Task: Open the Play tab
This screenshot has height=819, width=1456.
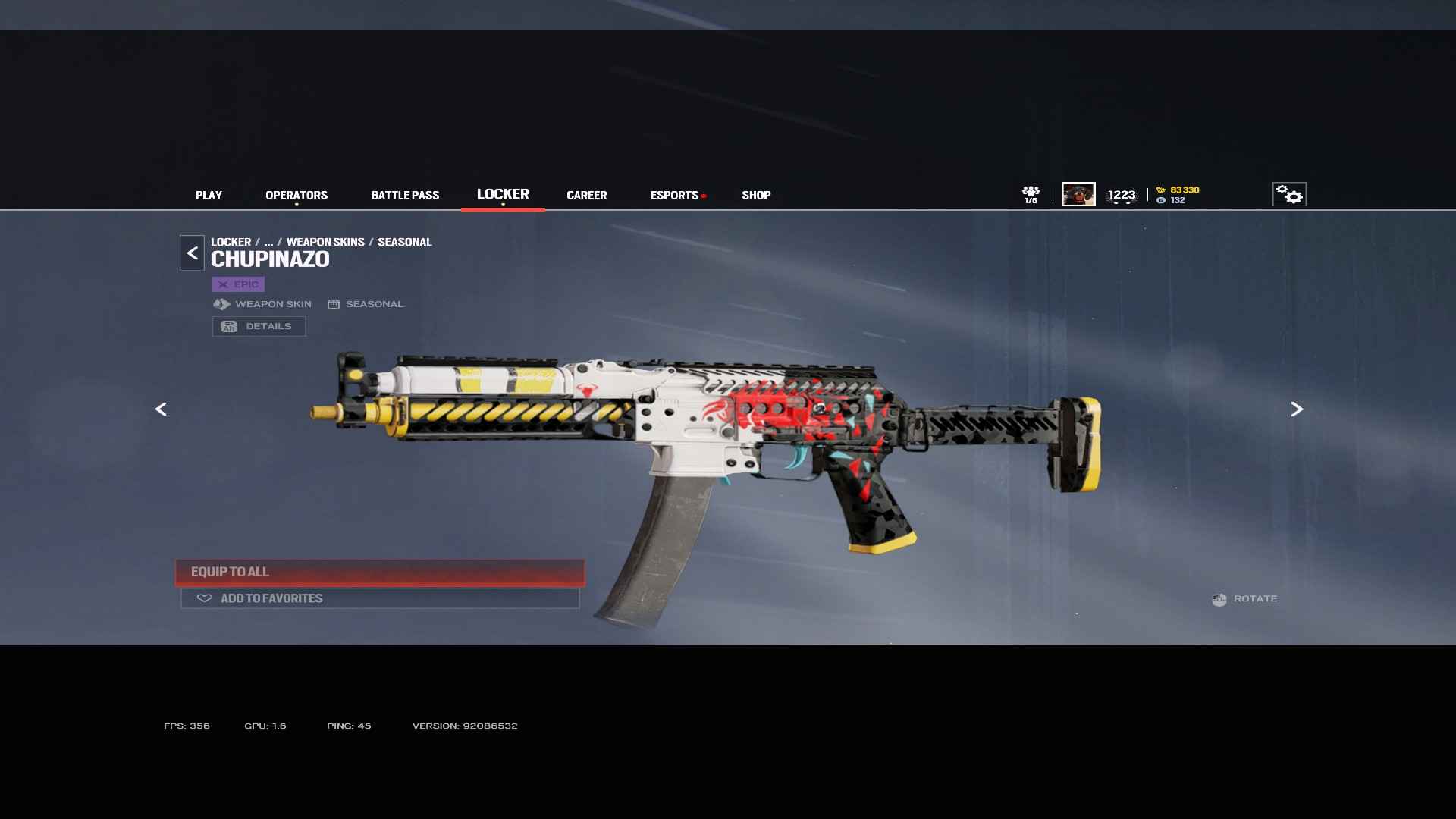Action: pyautogui.click(x=209, y=195)
